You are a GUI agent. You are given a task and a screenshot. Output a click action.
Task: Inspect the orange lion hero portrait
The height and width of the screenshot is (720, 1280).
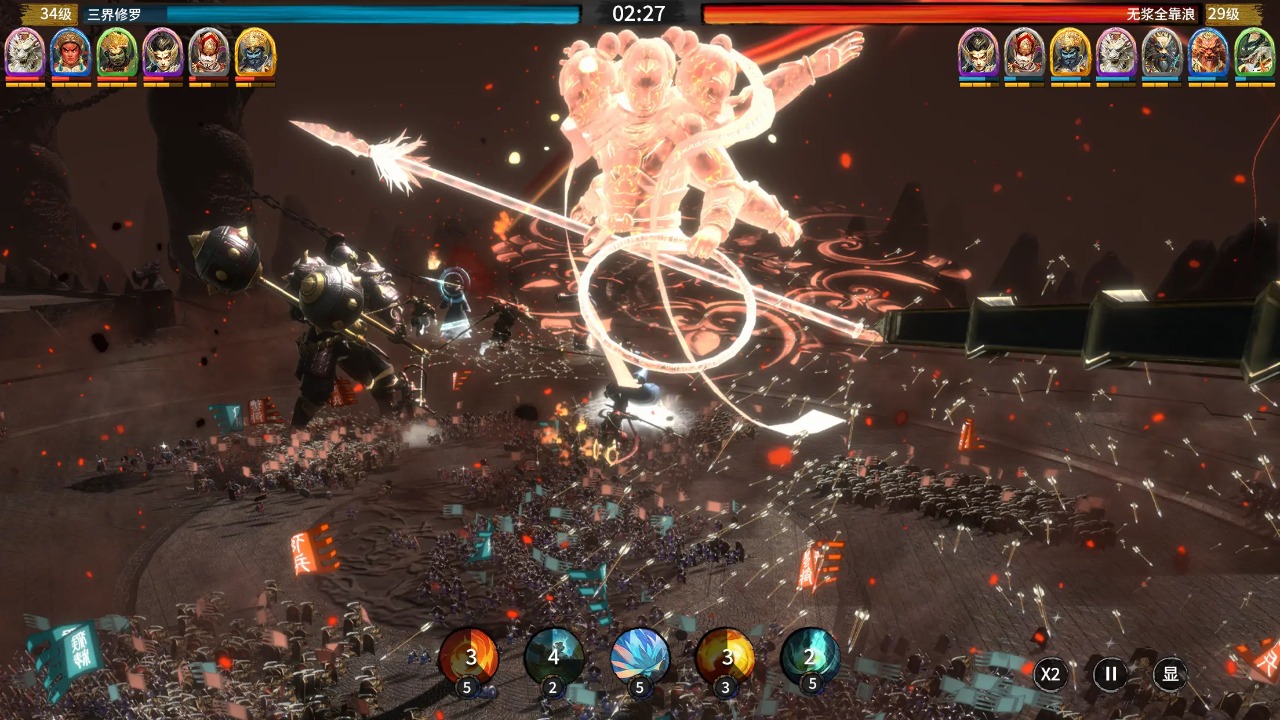click(1208, 51)
